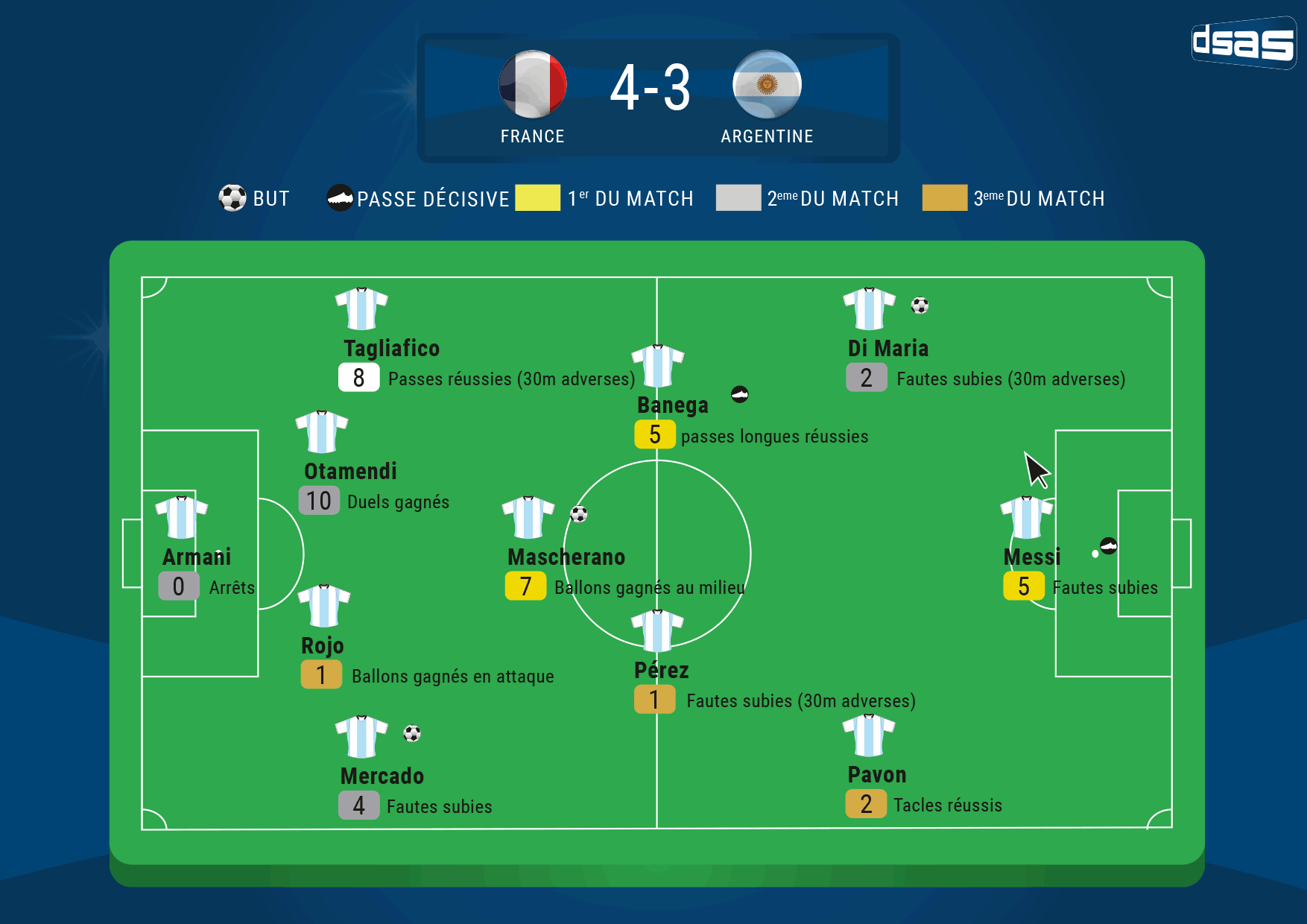Select Tagliafico's jersey on the pitch

pos(361,308)
